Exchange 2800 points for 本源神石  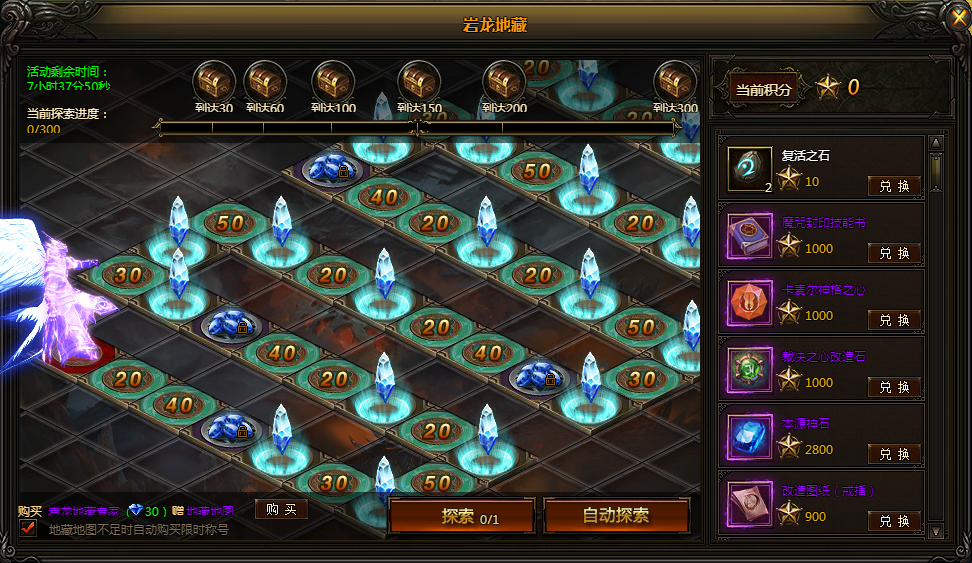click(894, 454)
